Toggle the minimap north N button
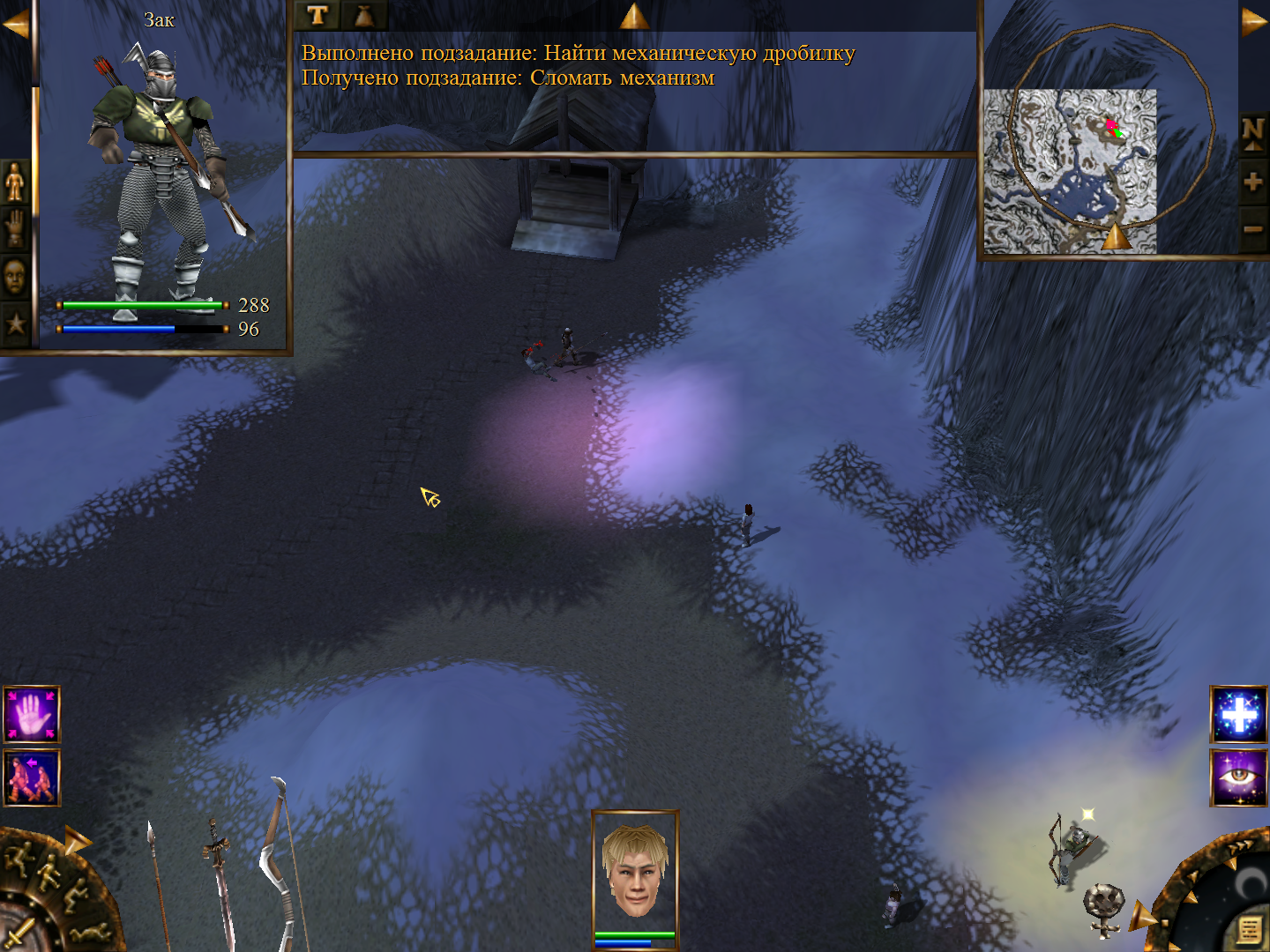The image size is (1270, 952). [x=1252, y=133]
